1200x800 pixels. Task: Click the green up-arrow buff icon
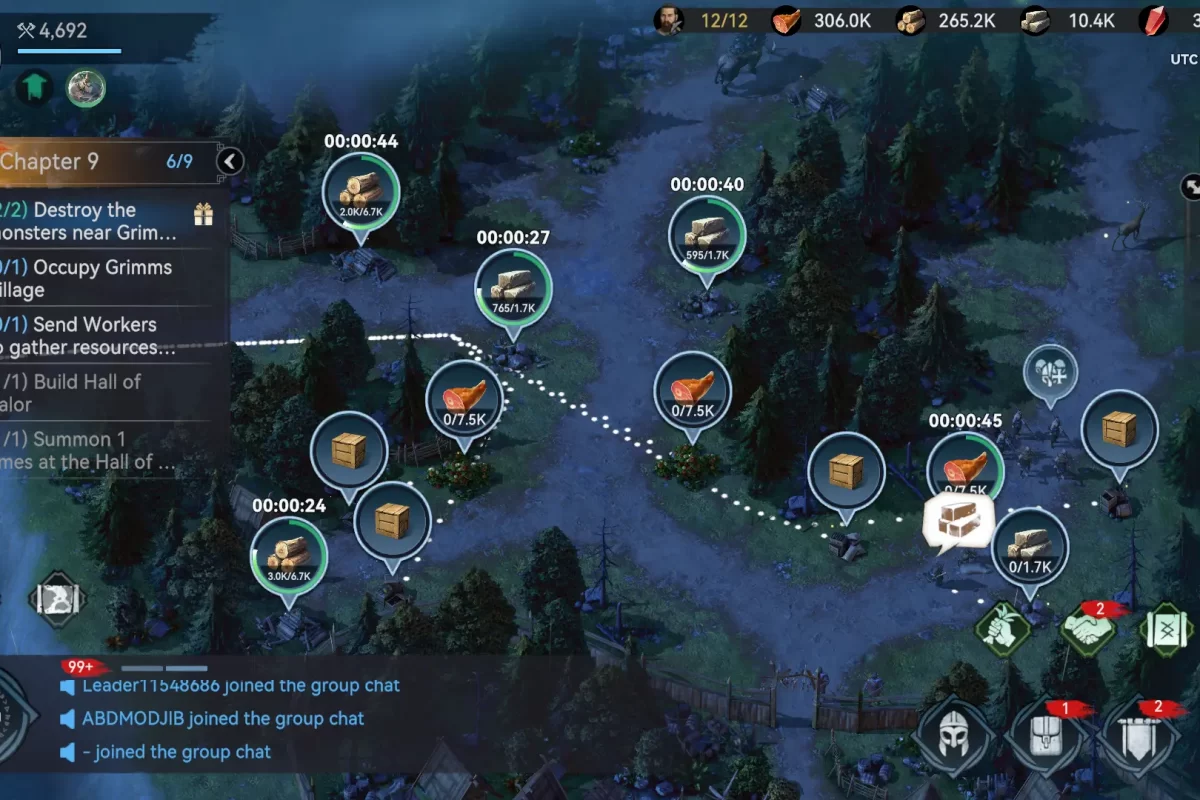(34, 89)
